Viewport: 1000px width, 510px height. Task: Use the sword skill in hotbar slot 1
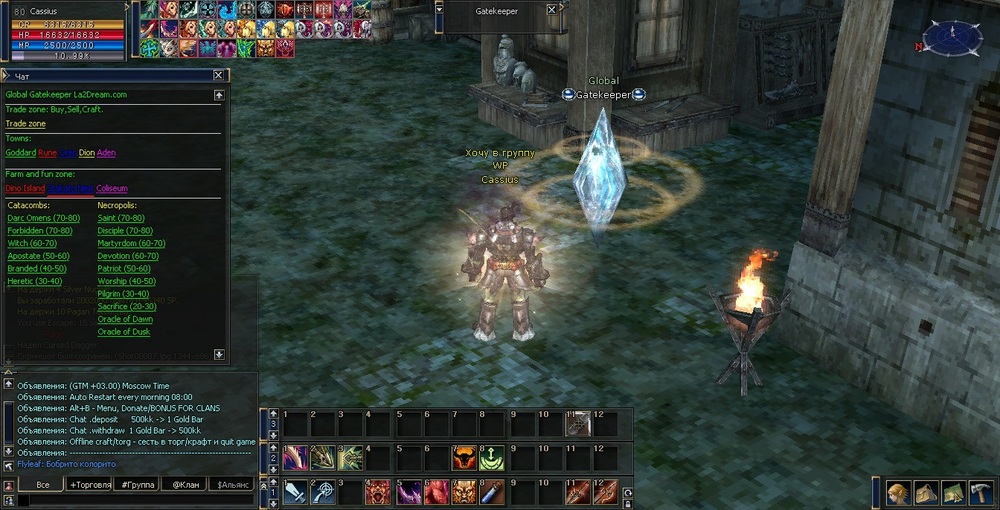point(296,491)
